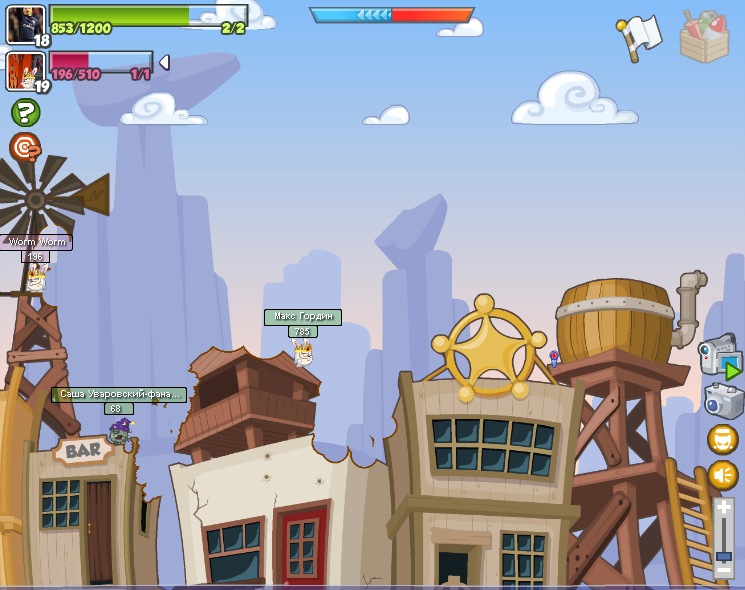Surrender using the white flag icon
Viewport: 745px width, 590px height.
pyautogui.click(x=638, y=36)
